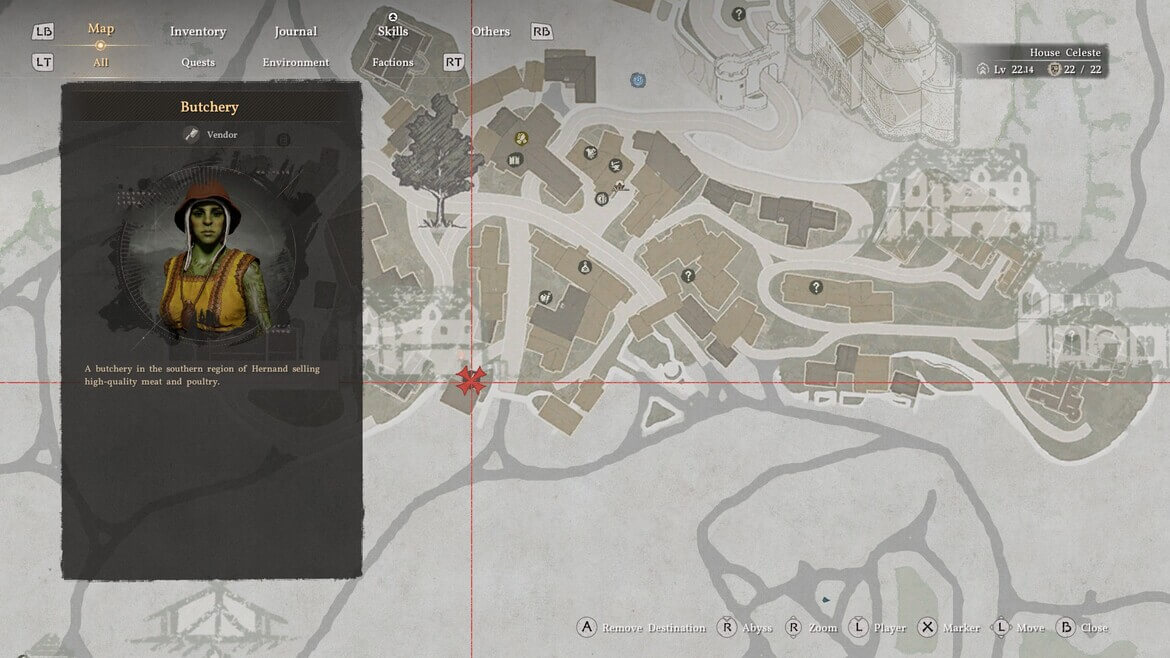Go to the Skills tab
Viewport: 1170px width, 658px height.
(x=392, y=32)
